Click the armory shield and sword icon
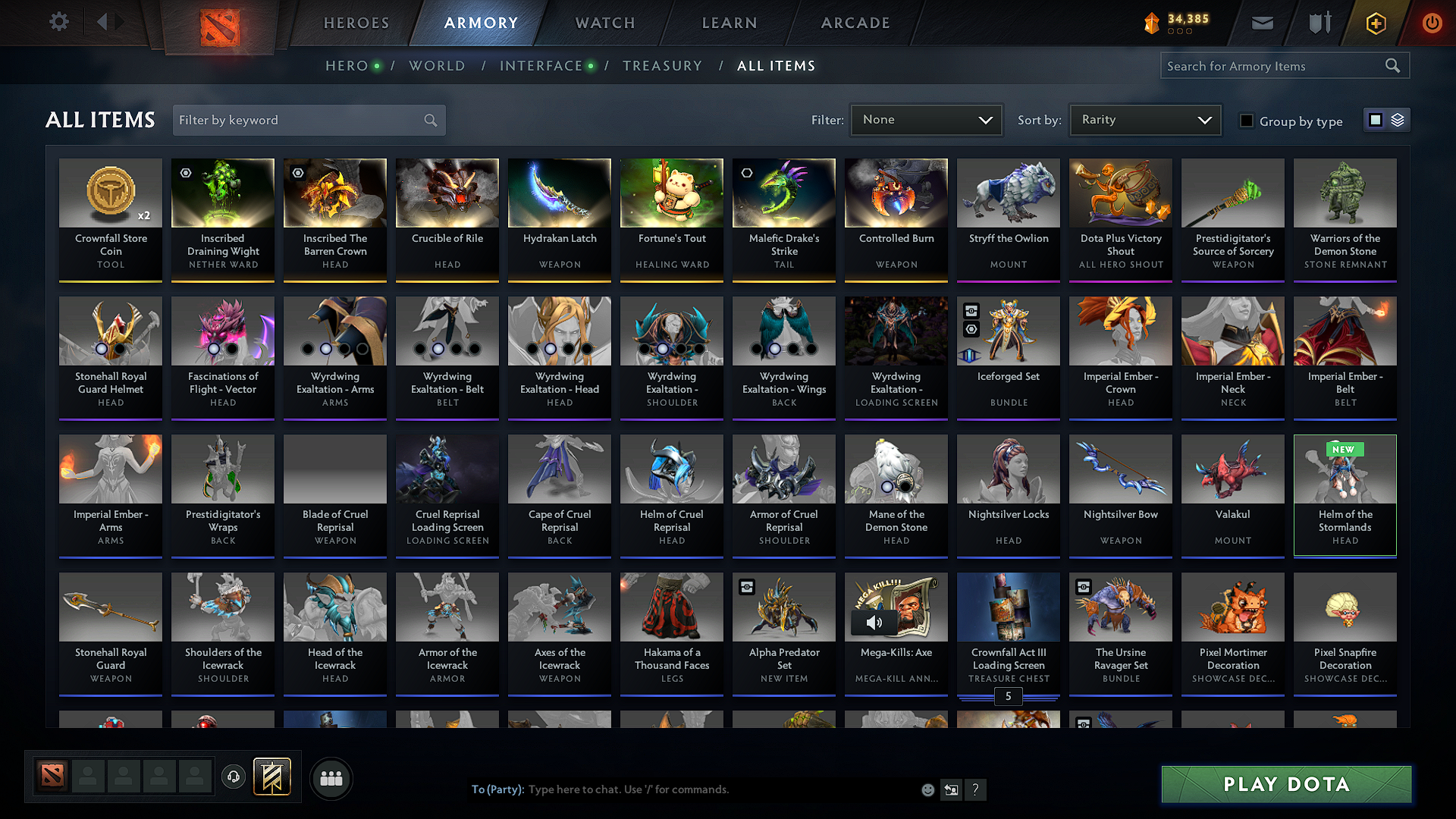Viewport: 1456px width, 819px height. [x=1318, y=23]
